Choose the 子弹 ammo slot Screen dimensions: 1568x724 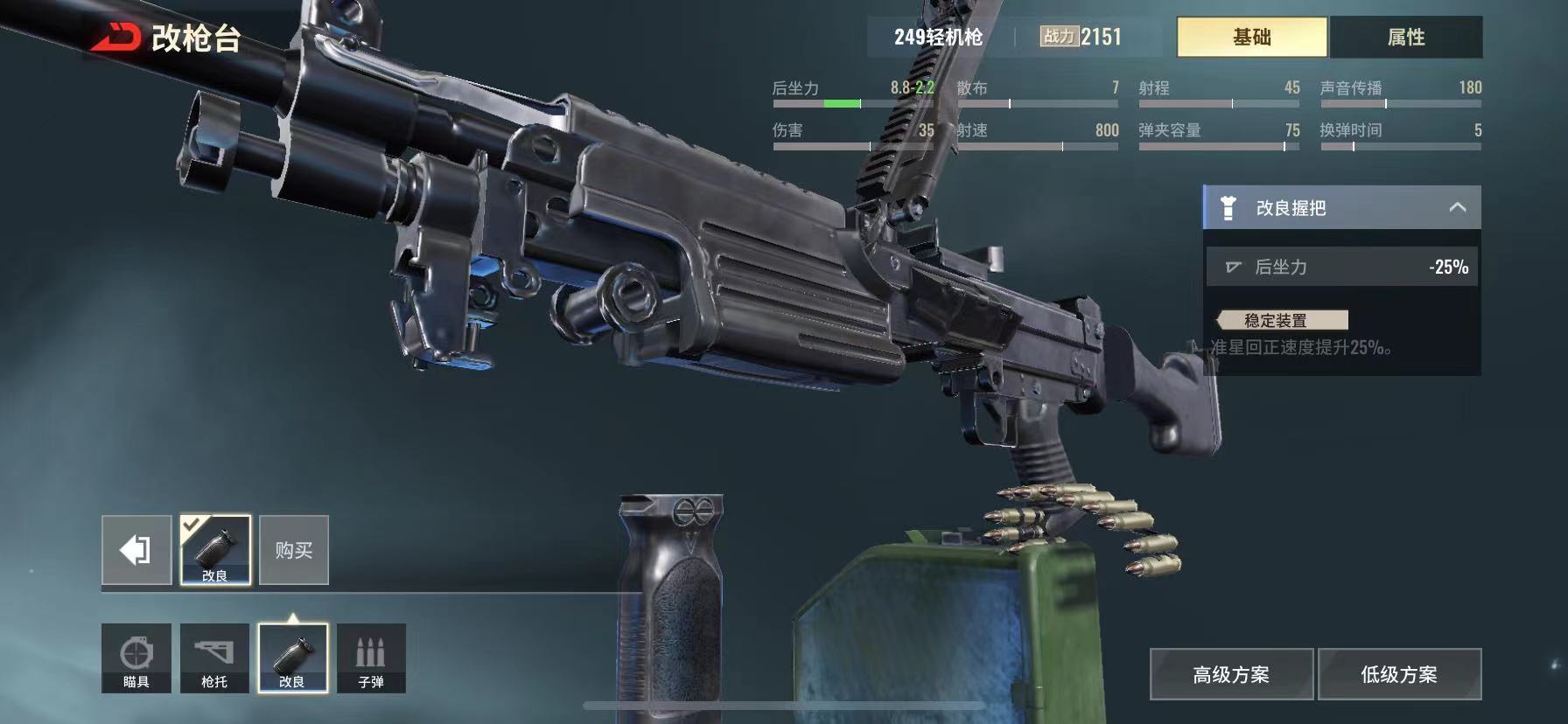[371, 658]
